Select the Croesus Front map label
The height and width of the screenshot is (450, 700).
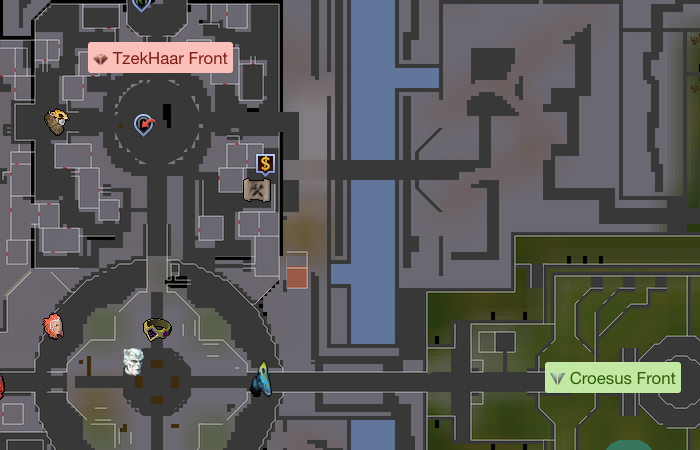[x=613, y=378]
